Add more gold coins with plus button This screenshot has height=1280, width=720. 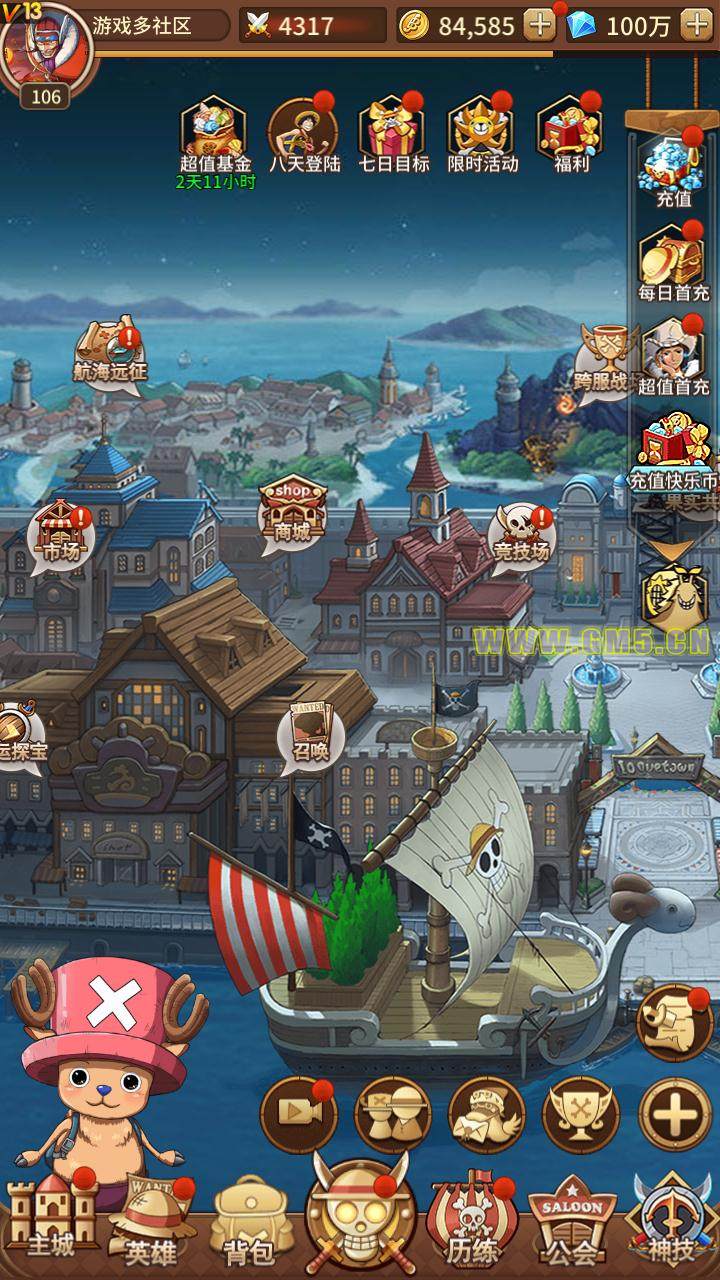(540, 25)
